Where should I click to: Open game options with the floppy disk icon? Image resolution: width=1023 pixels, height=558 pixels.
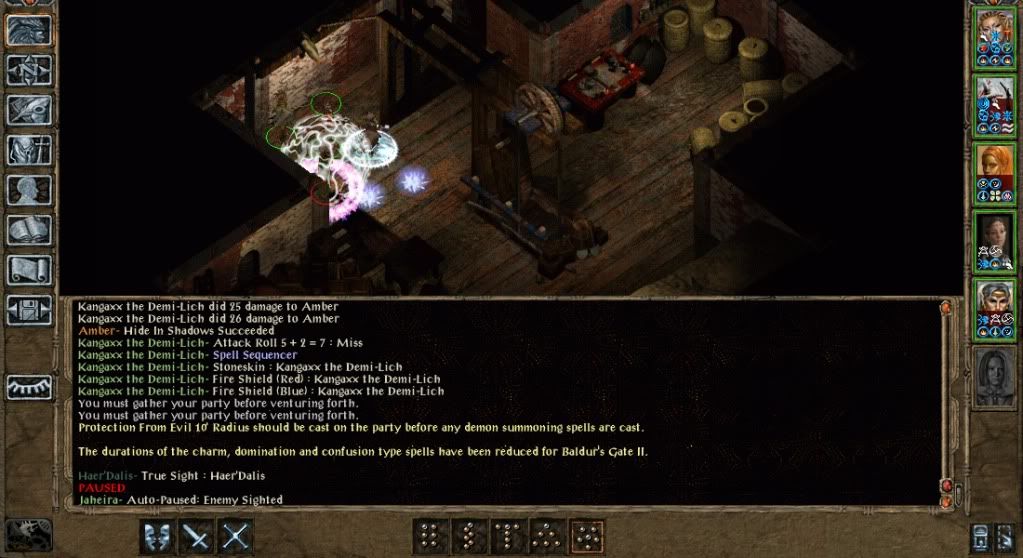(x=30, y=309)
